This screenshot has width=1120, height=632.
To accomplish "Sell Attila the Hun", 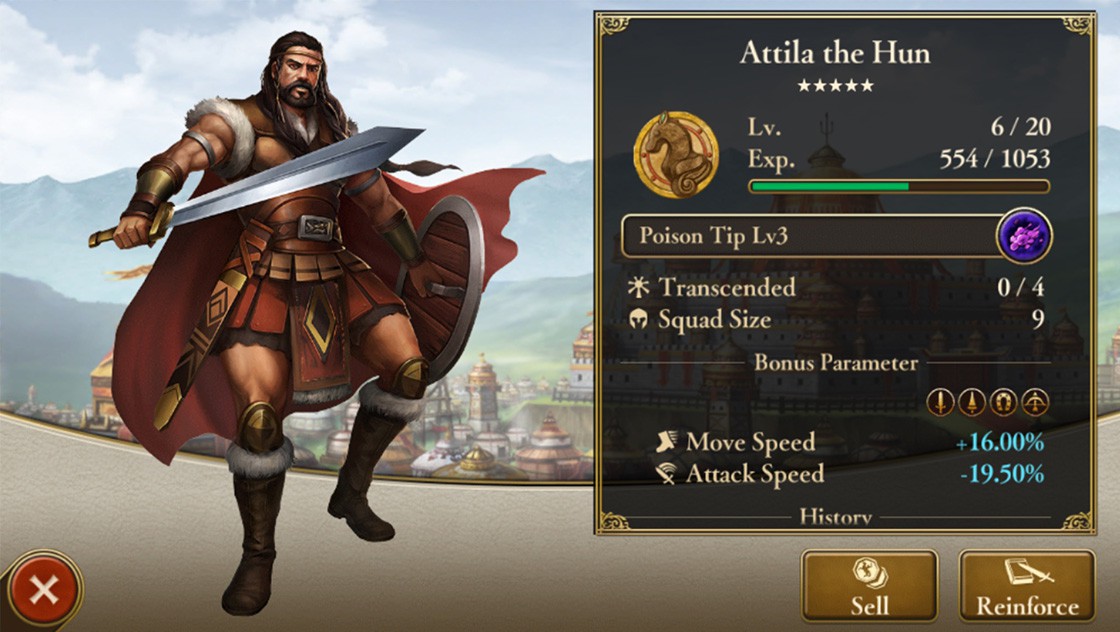I will coord(869,586).
